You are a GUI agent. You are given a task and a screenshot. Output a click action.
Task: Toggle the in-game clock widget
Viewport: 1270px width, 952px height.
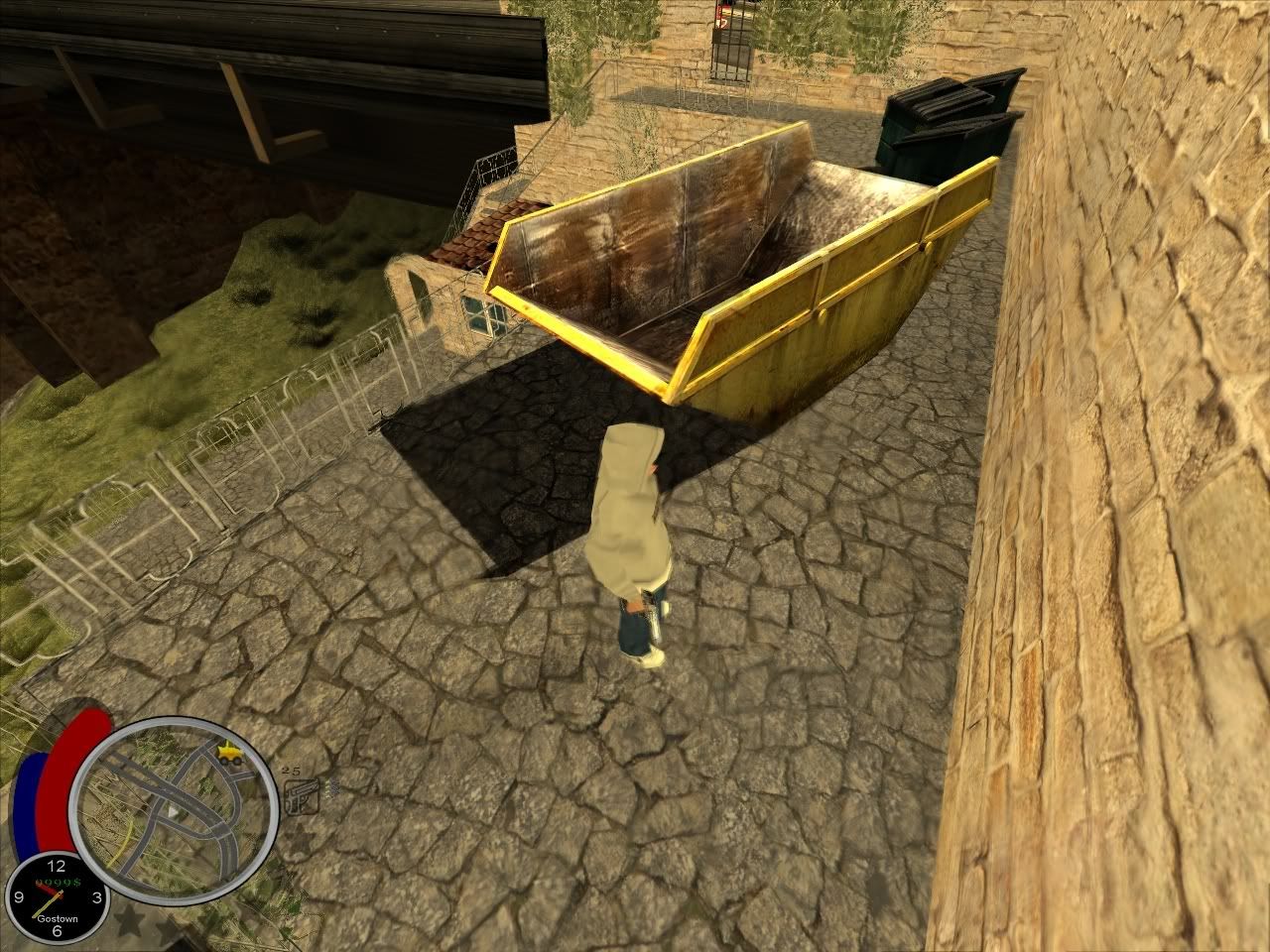58,897
